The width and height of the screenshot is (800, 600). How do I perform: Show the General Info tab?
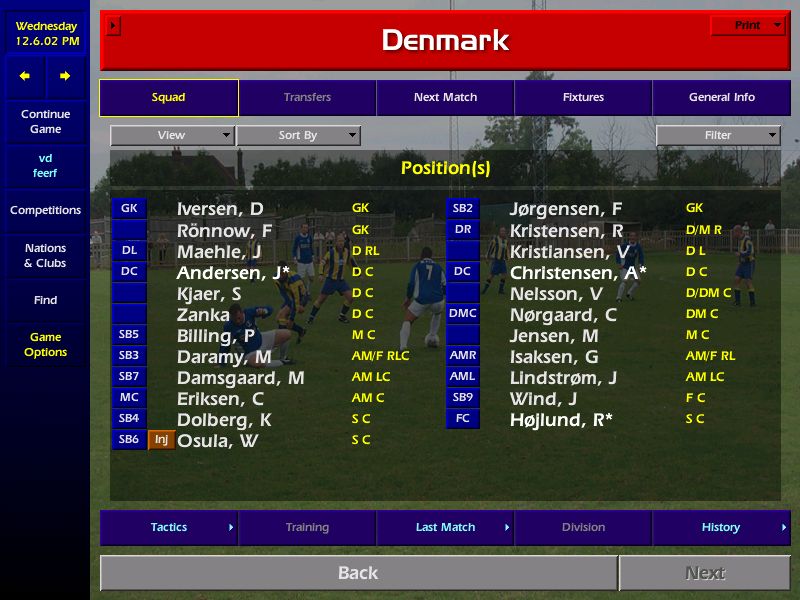[721, 98]
